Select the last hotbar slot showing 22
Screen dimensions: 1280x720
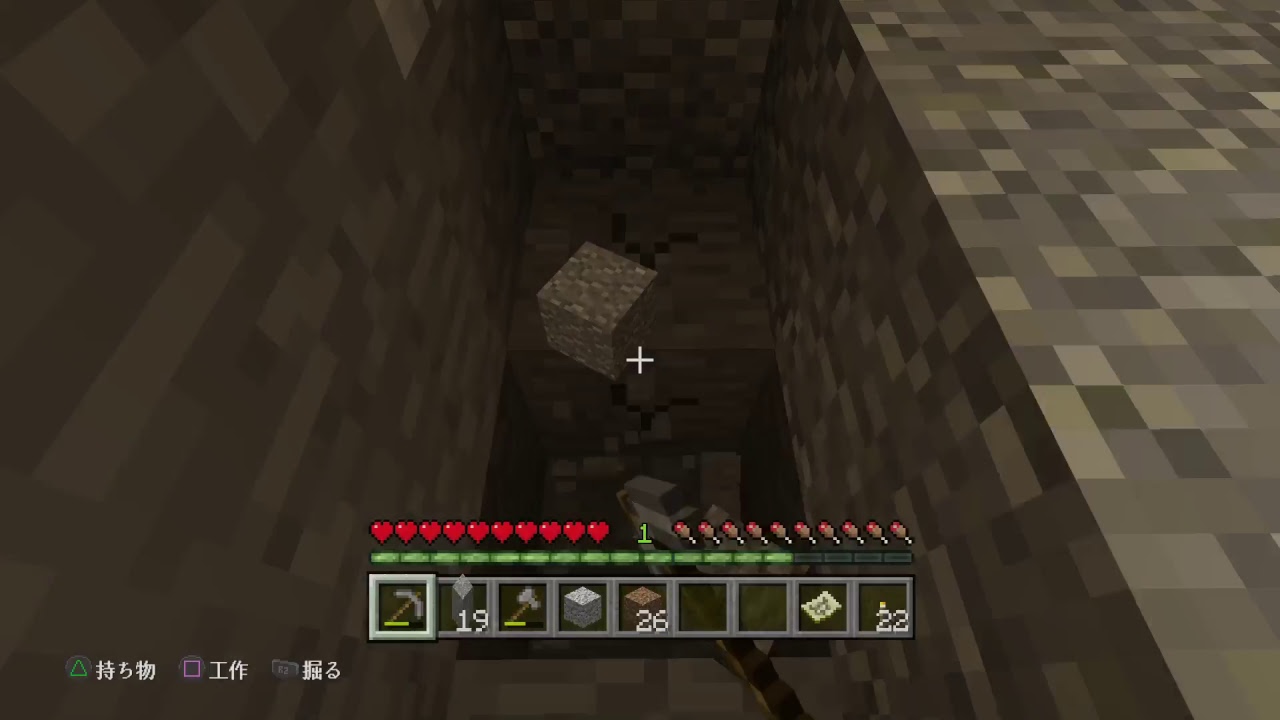[x=883, y=605]
